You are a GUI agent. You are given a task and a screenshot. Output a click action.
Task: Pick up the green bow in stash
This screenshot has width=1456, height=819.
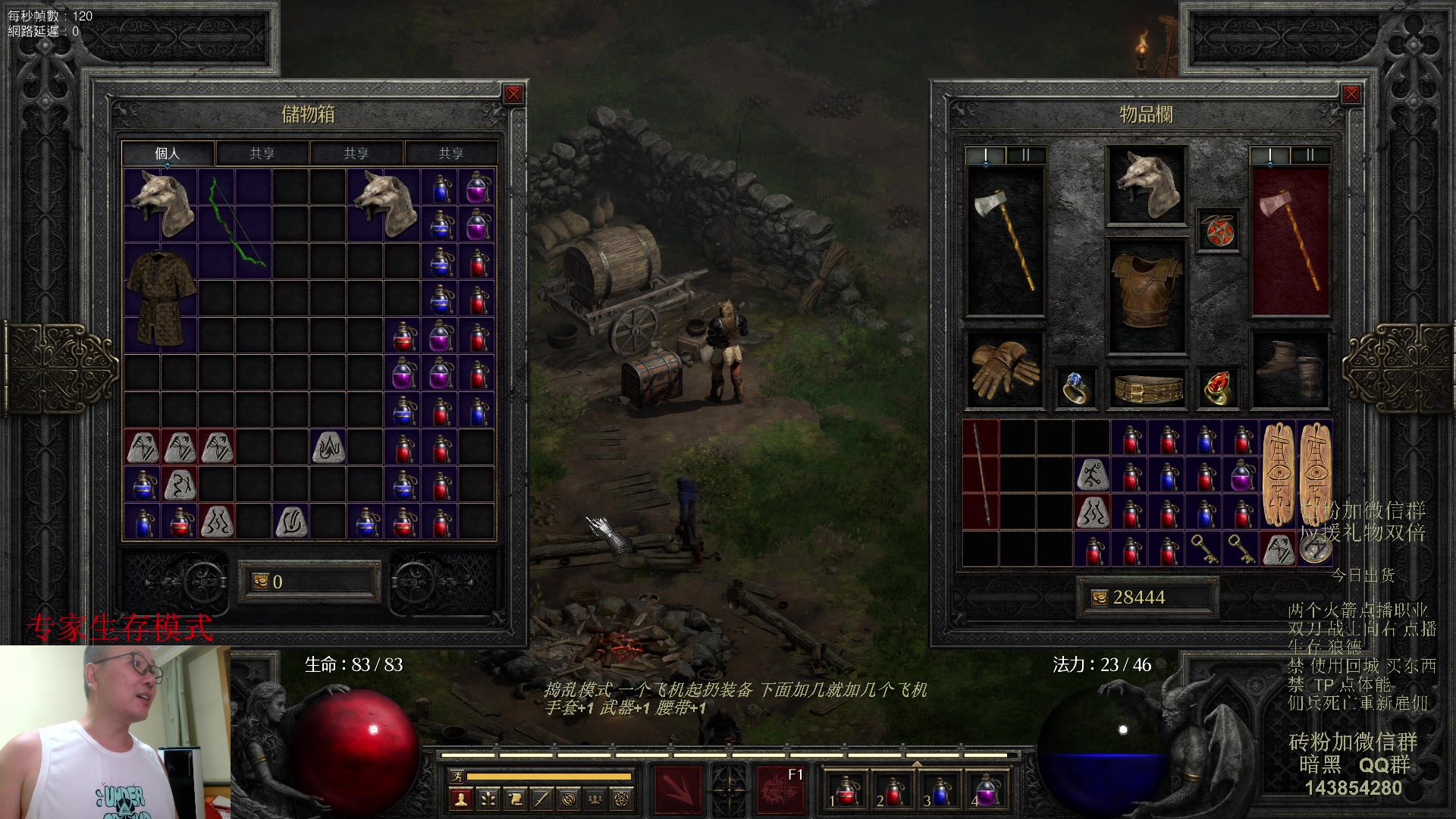(234, 224)
